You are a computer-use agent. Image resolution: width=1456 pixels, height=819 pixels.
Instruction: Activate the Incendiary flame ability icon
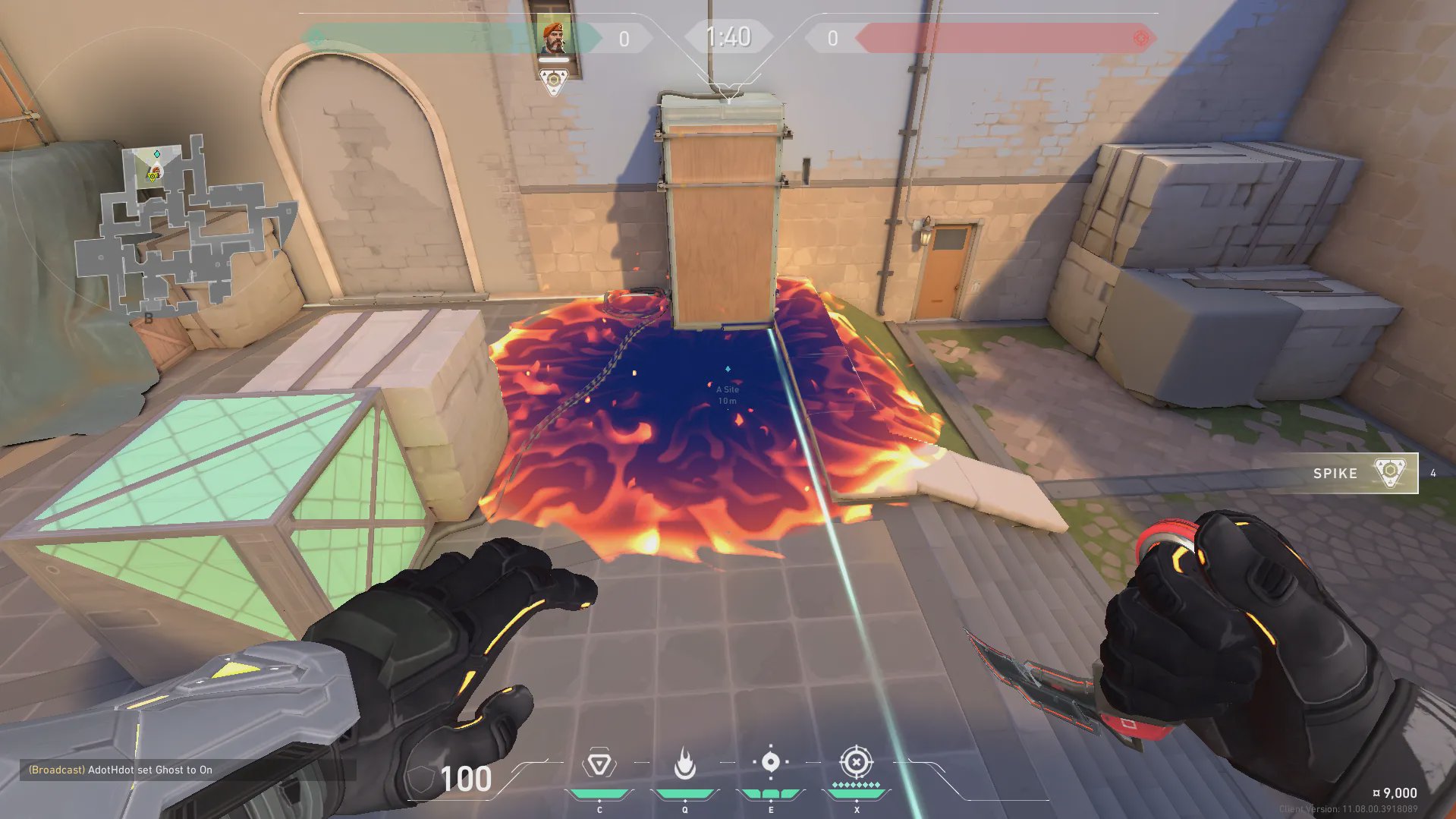pyautogui.click(x=684, y=764)
